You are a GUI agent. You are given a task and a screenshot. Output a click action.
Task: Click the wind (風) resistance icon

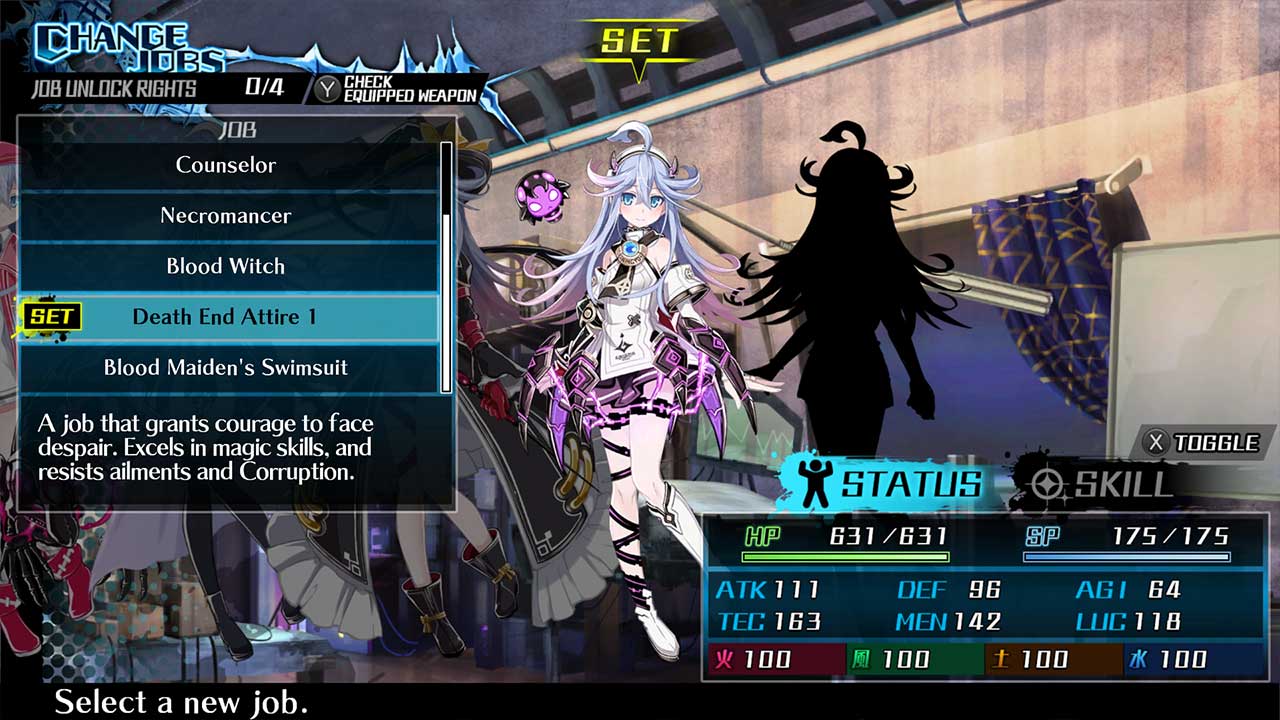pos(862,660)
